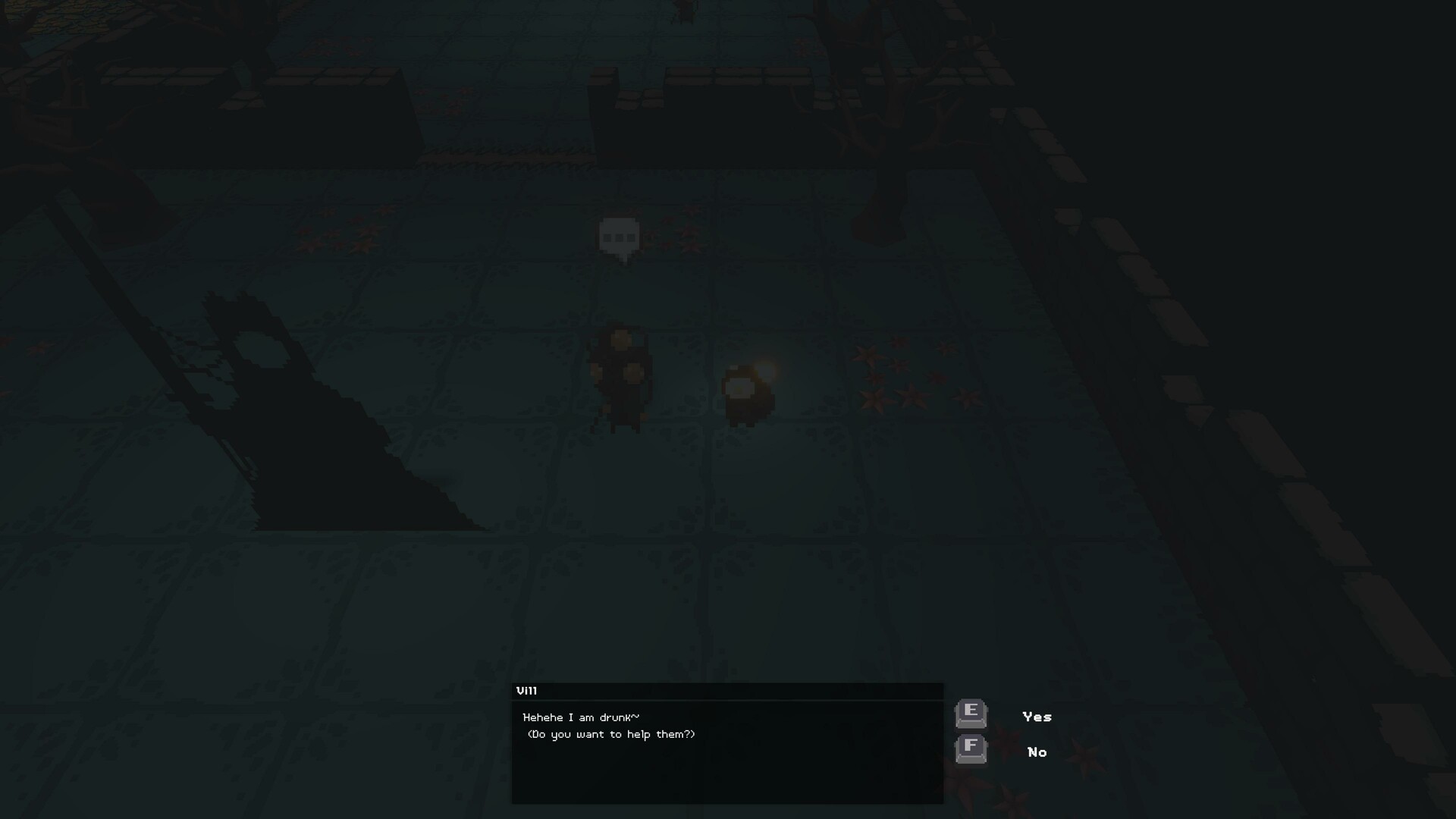Click the E key icon next to Yes
Image resolution: width=1456 pixels, height=819 pixels.
pos(971,715)
